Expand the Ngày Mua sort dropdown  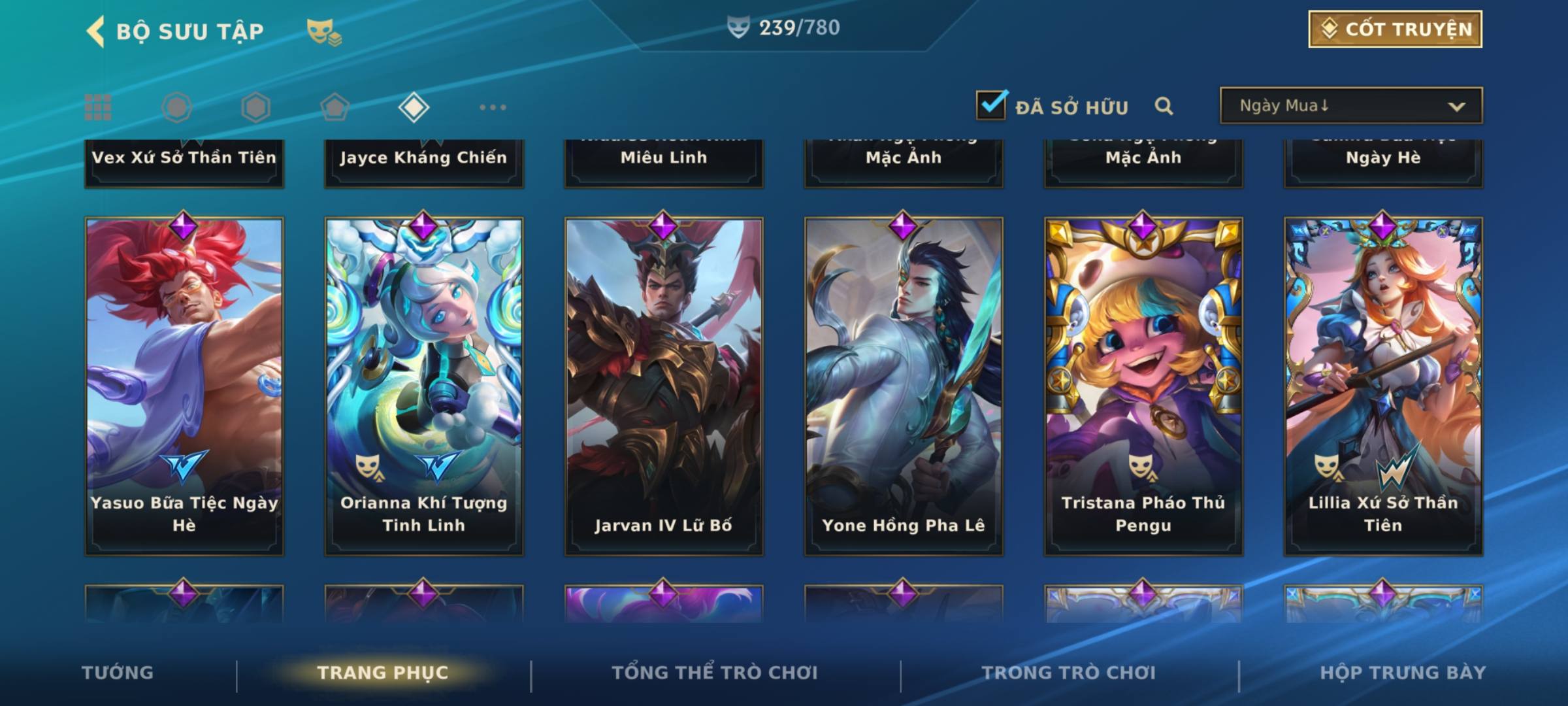coord(1350,106)
